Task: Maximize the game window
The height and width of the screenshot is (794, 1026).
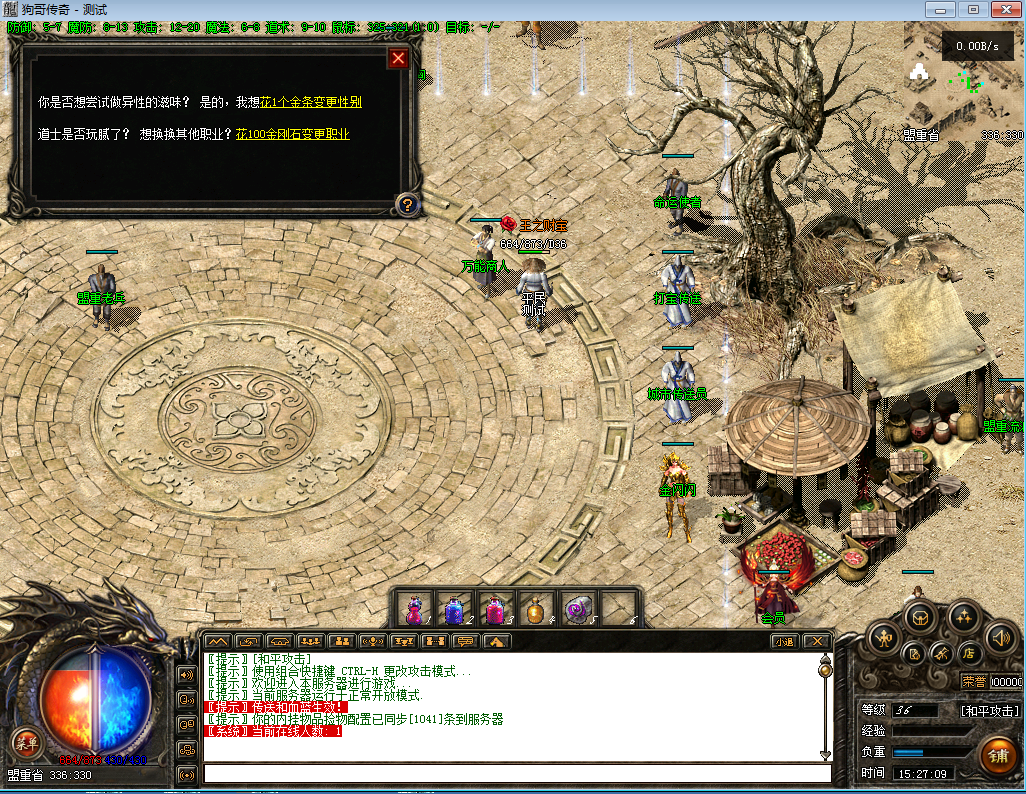Action: coord(971,9)
